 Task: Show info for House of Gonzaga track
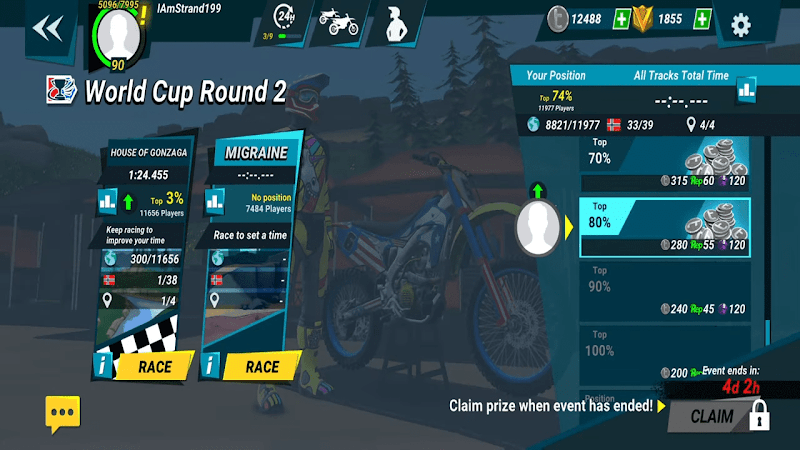tap(103, 366)
